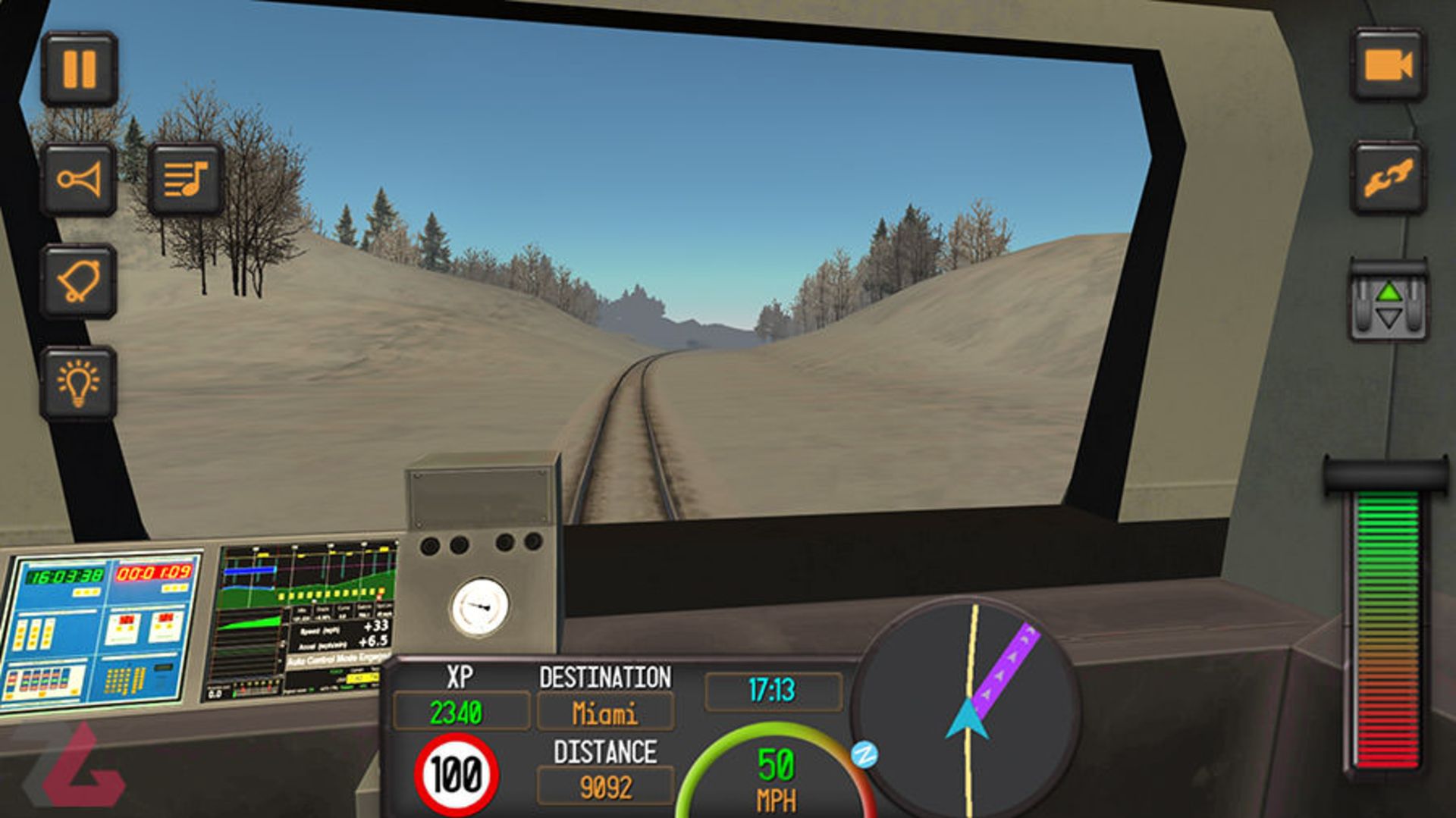Toggle the headlights with the lightbulb button

point(79,383)
